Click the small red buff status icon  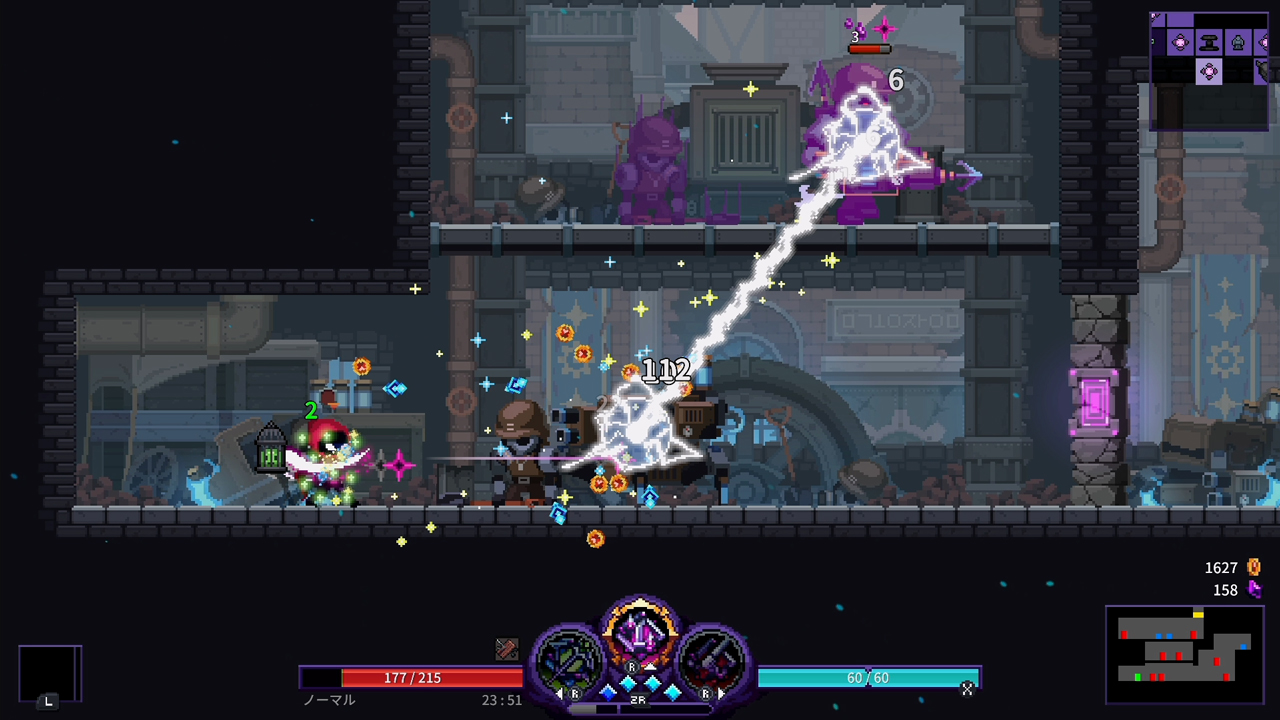click(507, 650)
